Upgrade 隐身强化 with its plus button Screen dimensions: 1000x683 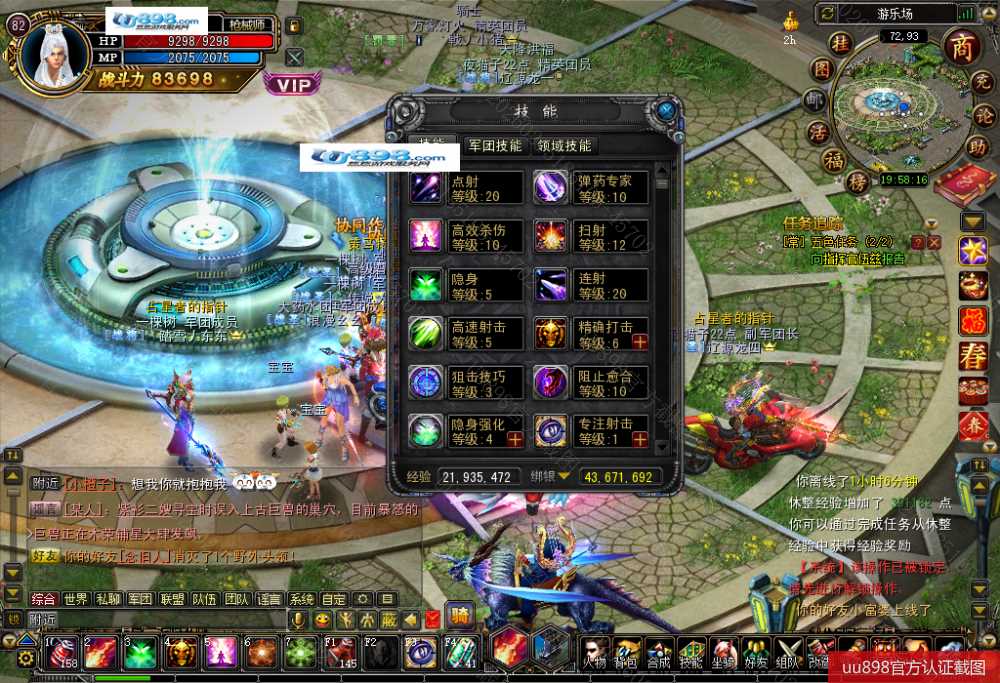[x=514, y=439]
